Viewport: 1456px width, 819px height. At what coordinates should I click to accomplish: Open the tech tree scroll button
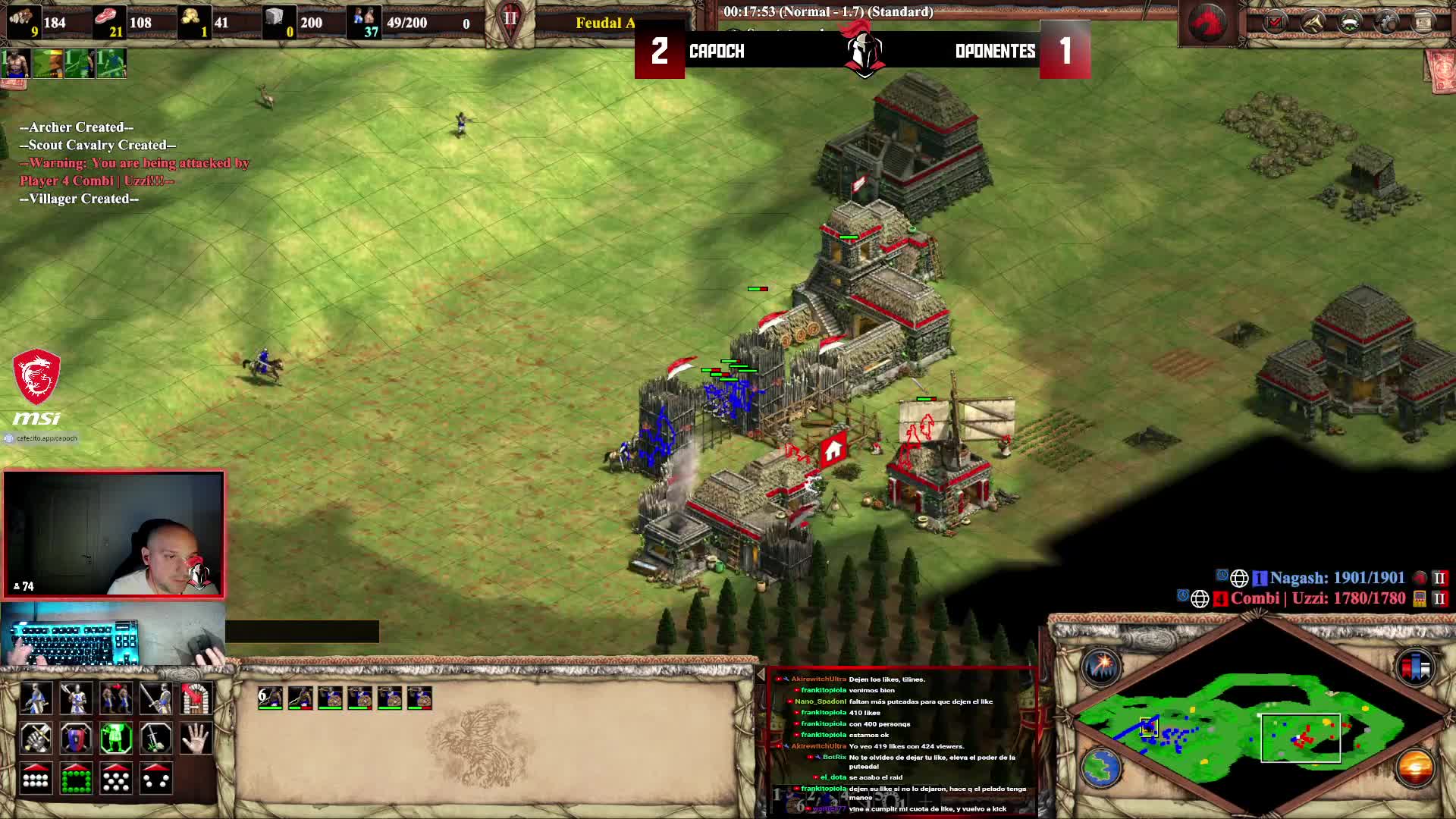1423,23
